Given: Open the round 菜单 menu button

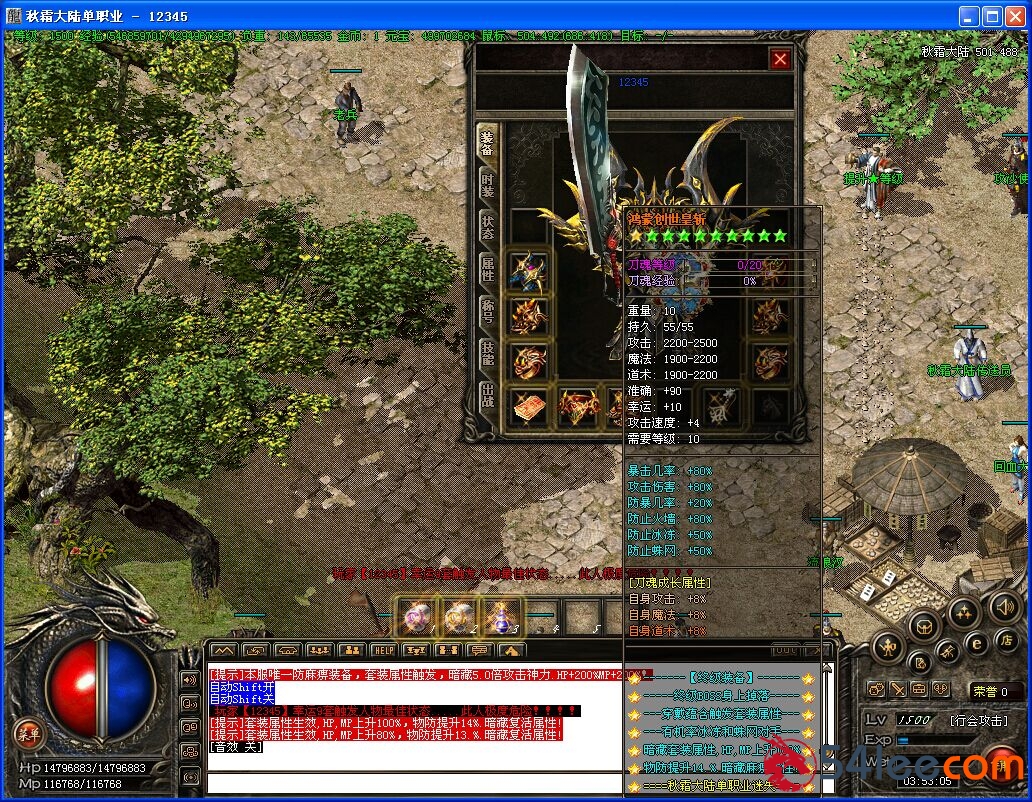Looking at the screenshot, I should tap(28, 734).
